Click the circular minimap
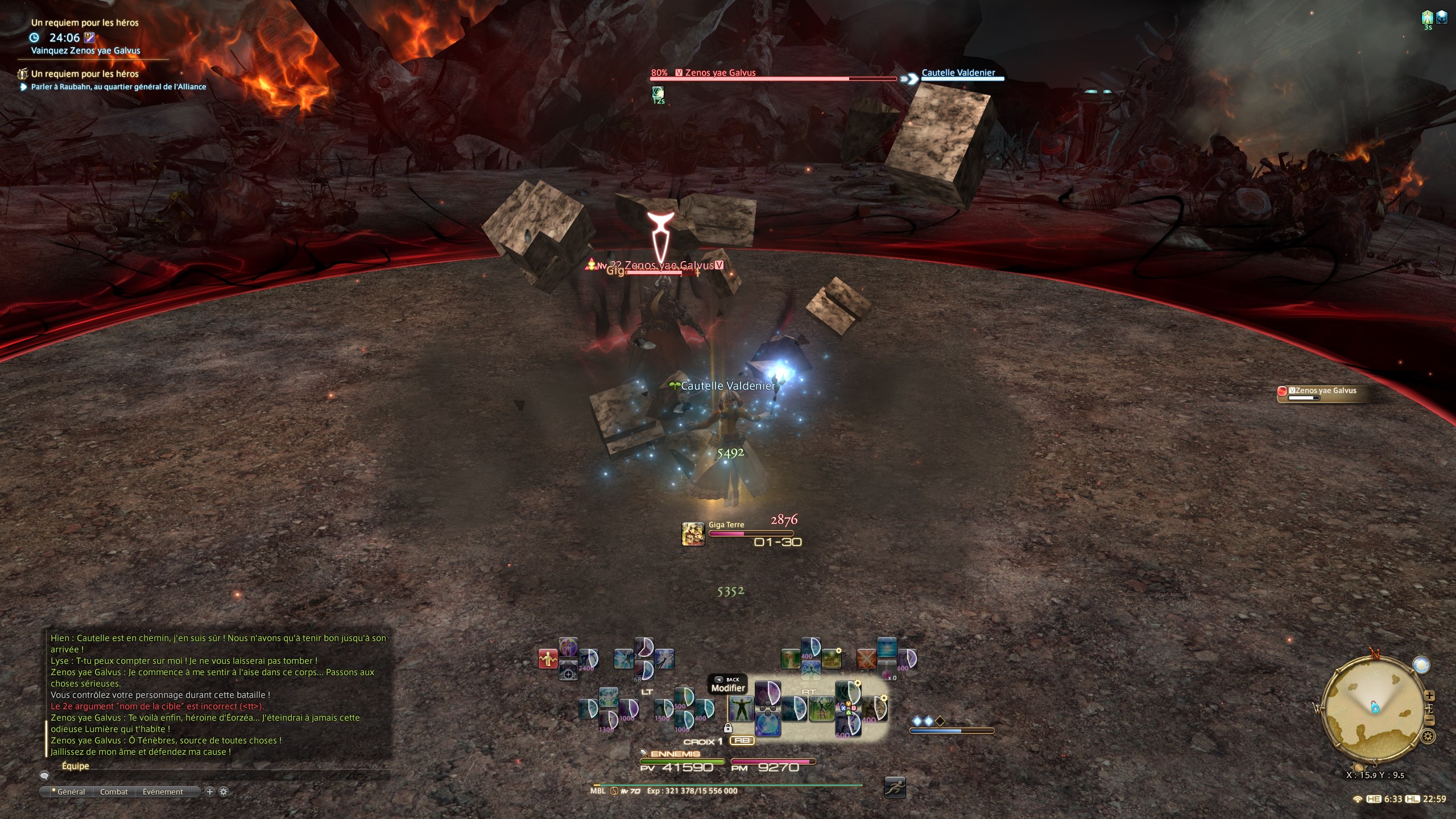Image resolution: width=1456 pixels, height=819 pixels. pos(1374,708)
